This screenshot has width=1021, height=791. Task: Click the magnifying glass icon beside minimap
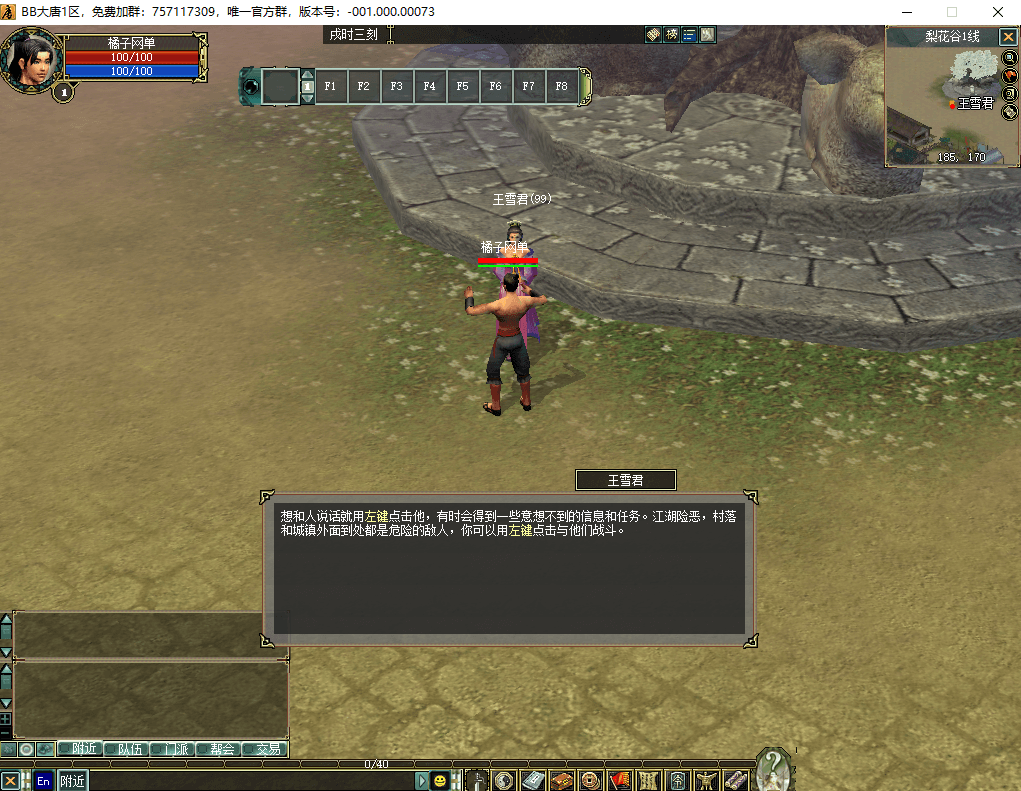tap(1009, 58)
